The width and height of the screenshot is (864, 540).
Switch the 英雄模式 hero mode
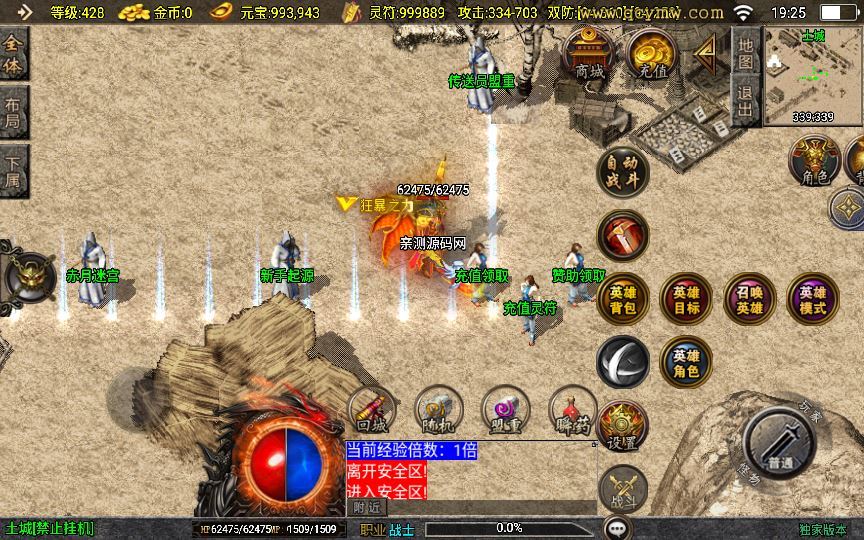point(812,298)
